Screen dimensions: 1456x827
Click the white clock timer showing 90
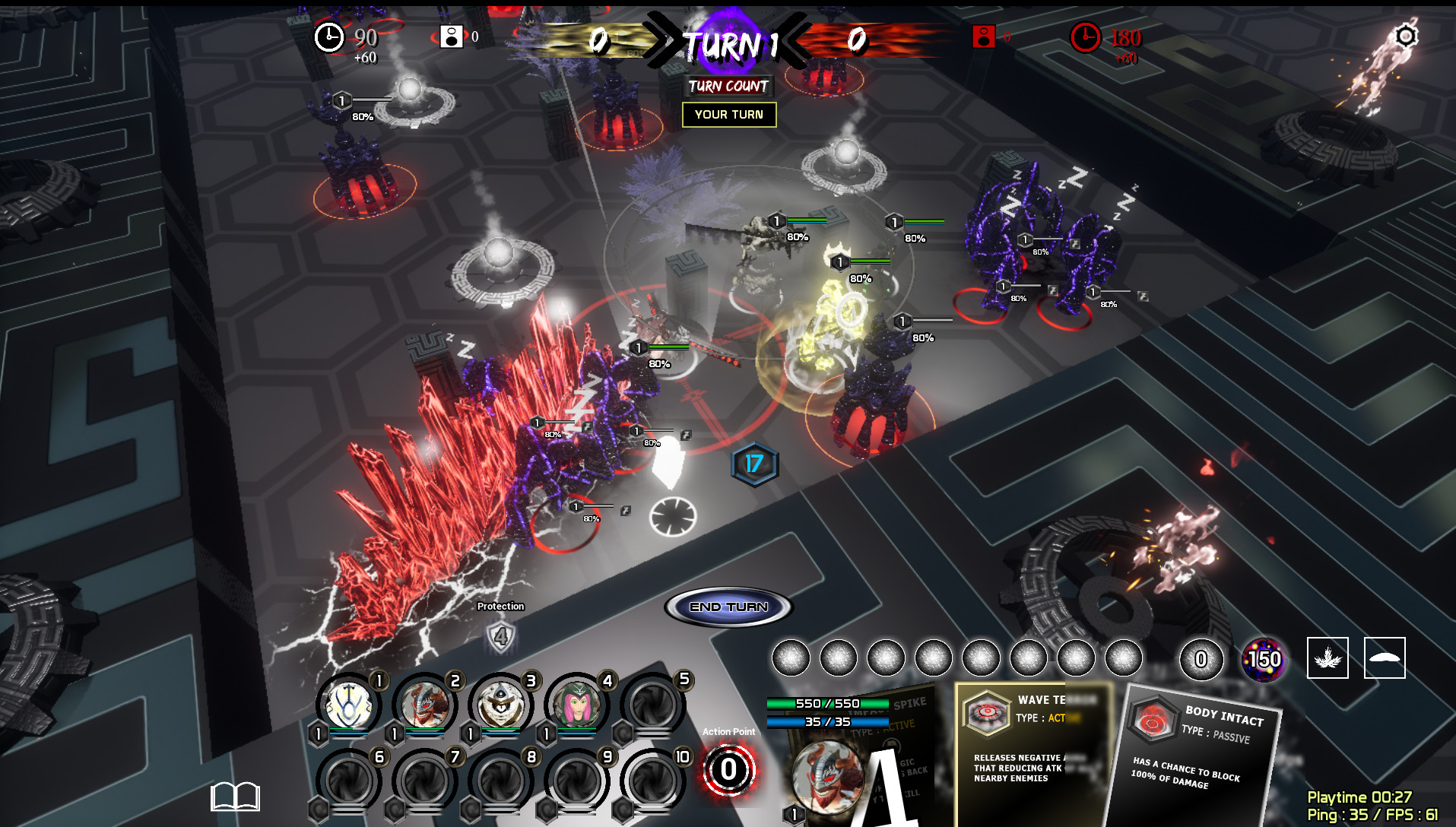(328, 36)
